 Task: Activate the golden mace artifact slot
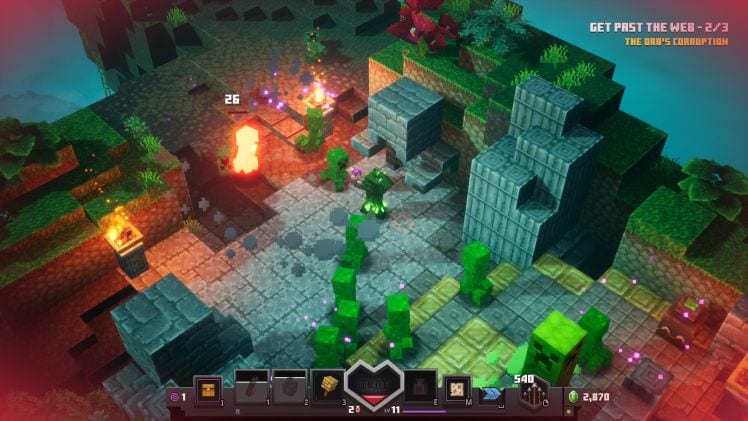pyautogui.click(x=327, y=388)
